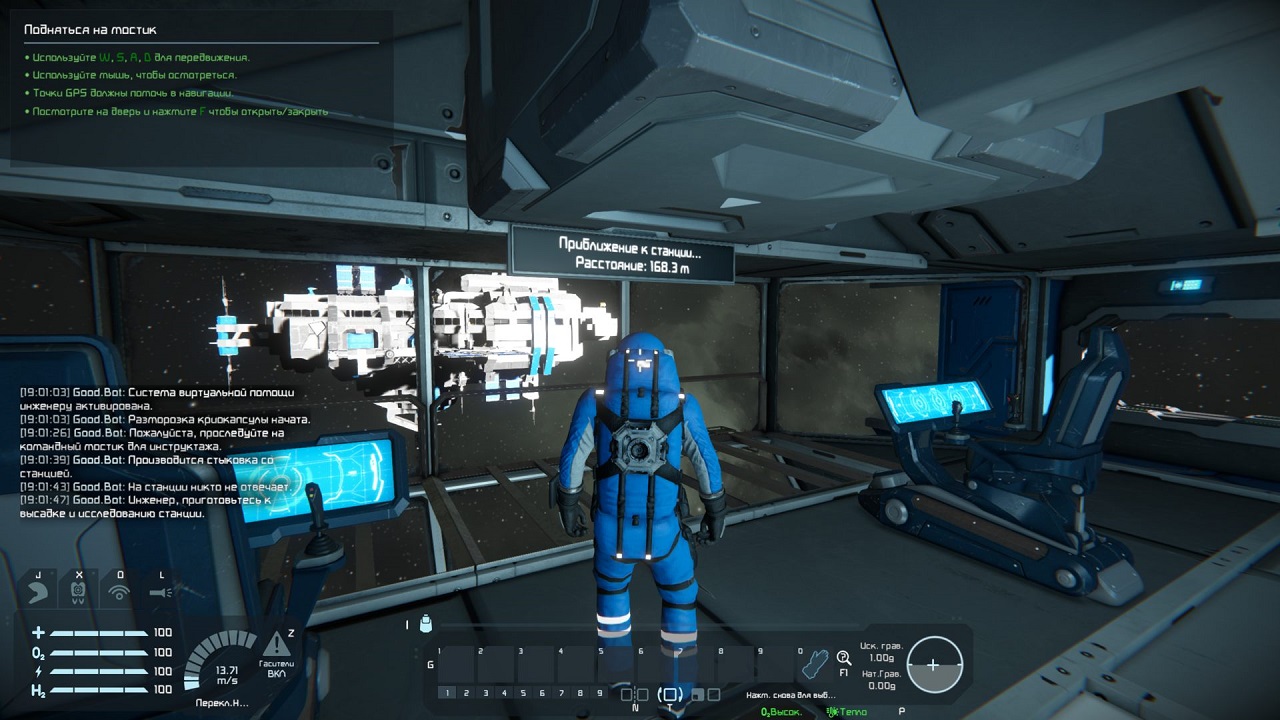Switch to toolbar page 9
Screen dimensions: 1280x720
601,692
